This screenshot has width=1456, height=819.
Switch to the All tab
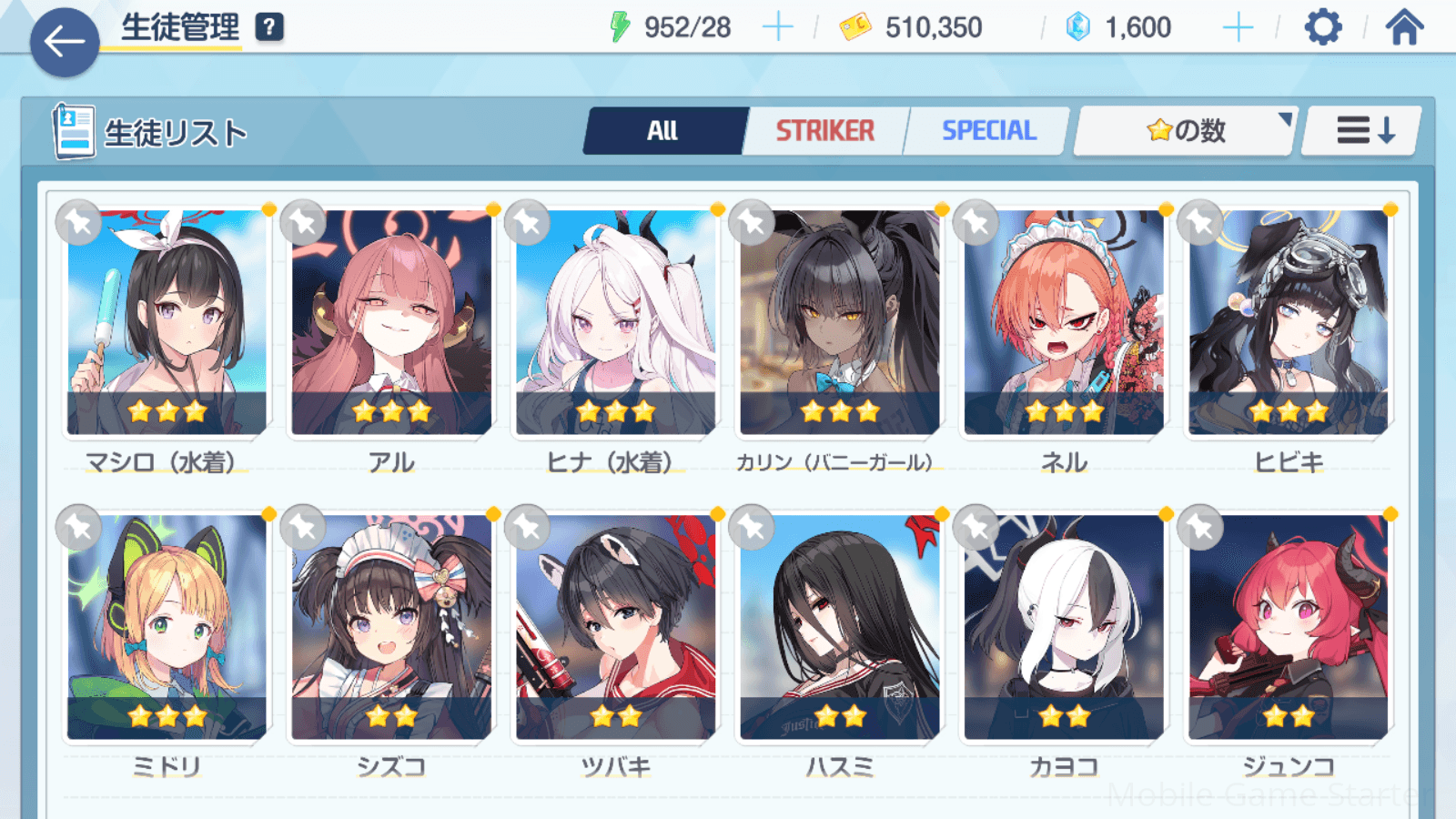[x=663, y=131]
